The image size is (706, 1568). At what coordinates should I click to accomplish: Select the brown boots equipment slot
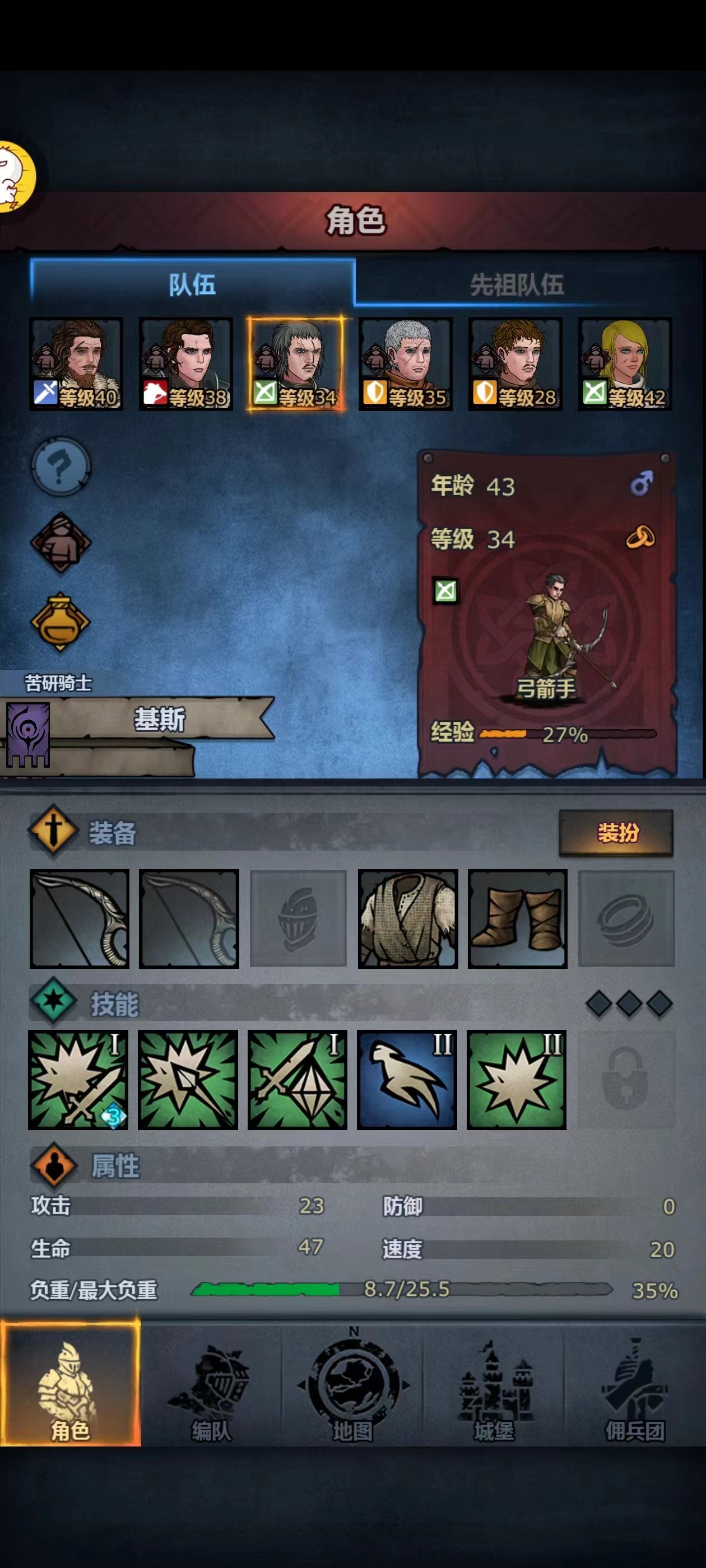coord(517,918)
